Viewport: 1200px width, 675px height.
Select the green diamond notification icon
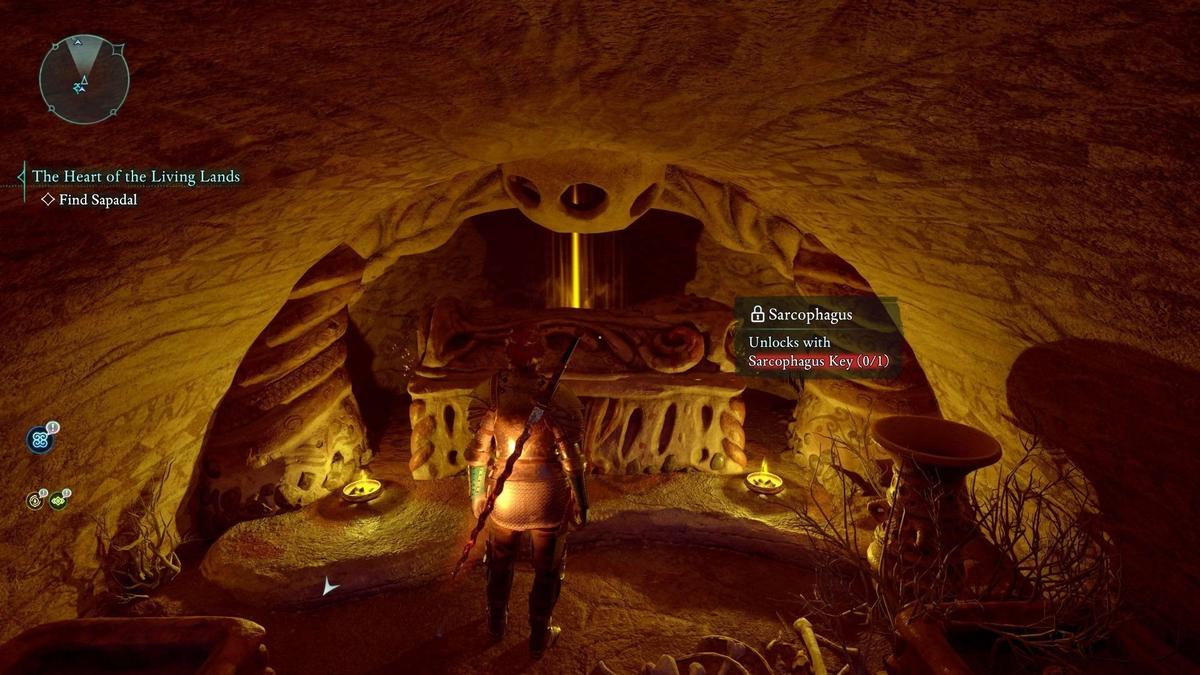(58, 500)
